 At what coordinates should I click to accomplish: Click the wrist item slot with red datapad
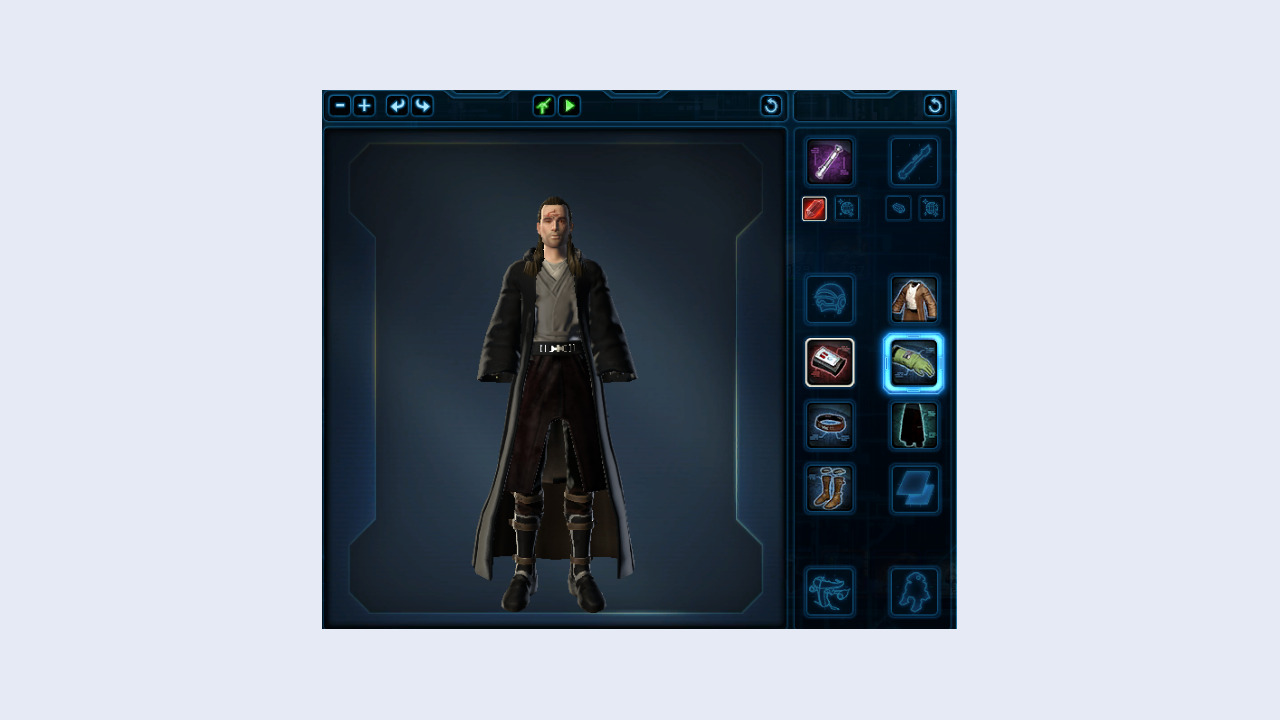830,362
